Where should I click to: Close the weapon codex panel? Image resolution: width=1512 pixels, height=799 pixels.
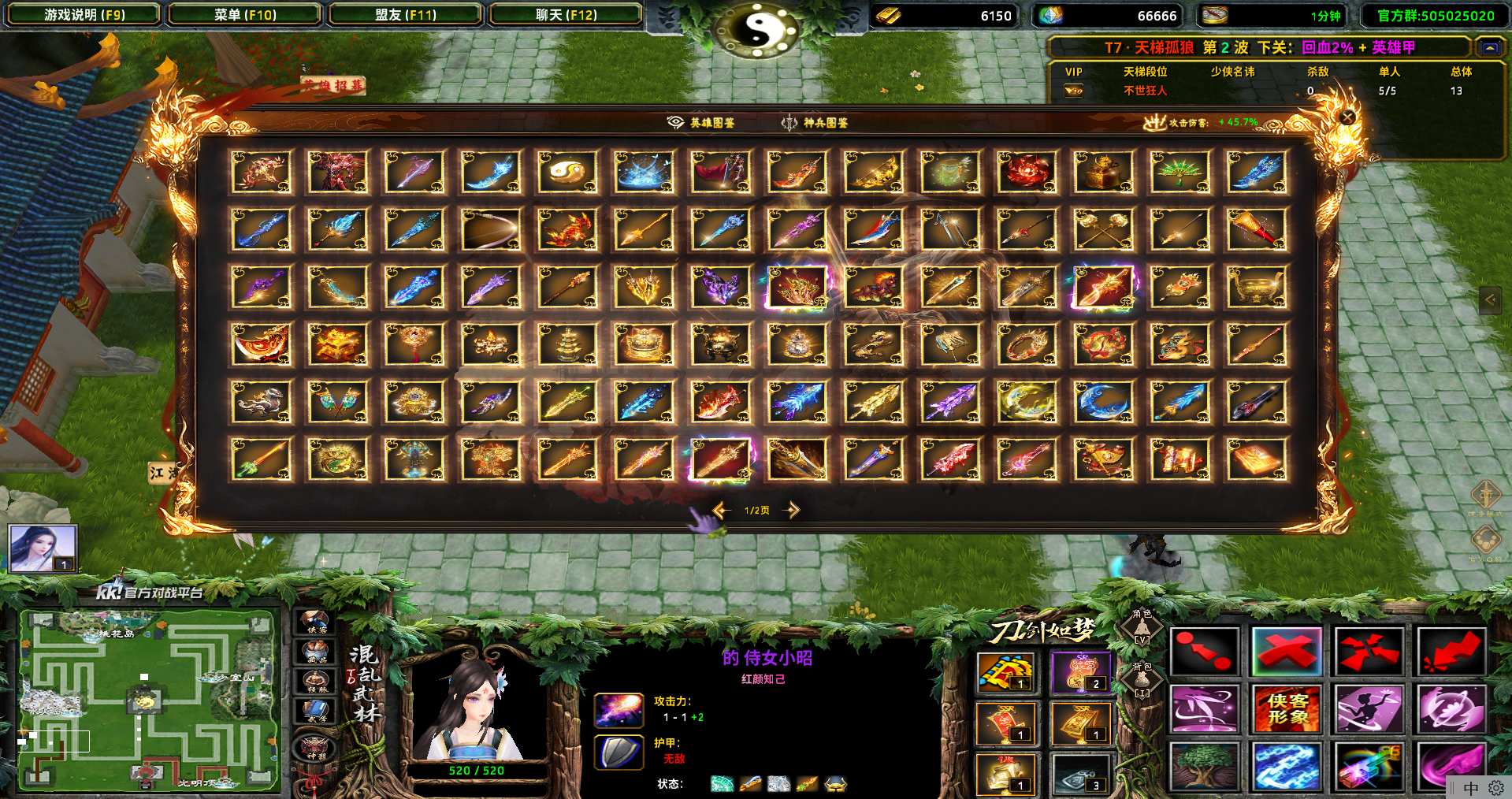[1347, 117]
